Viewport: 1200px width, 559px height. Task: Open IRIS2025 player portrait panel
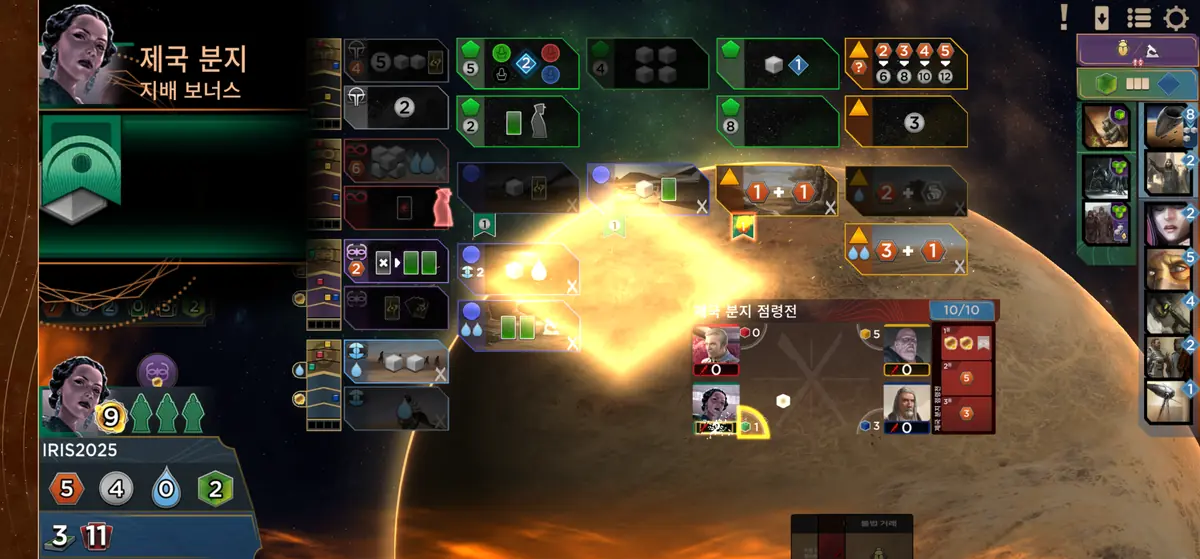coord(70,394)
